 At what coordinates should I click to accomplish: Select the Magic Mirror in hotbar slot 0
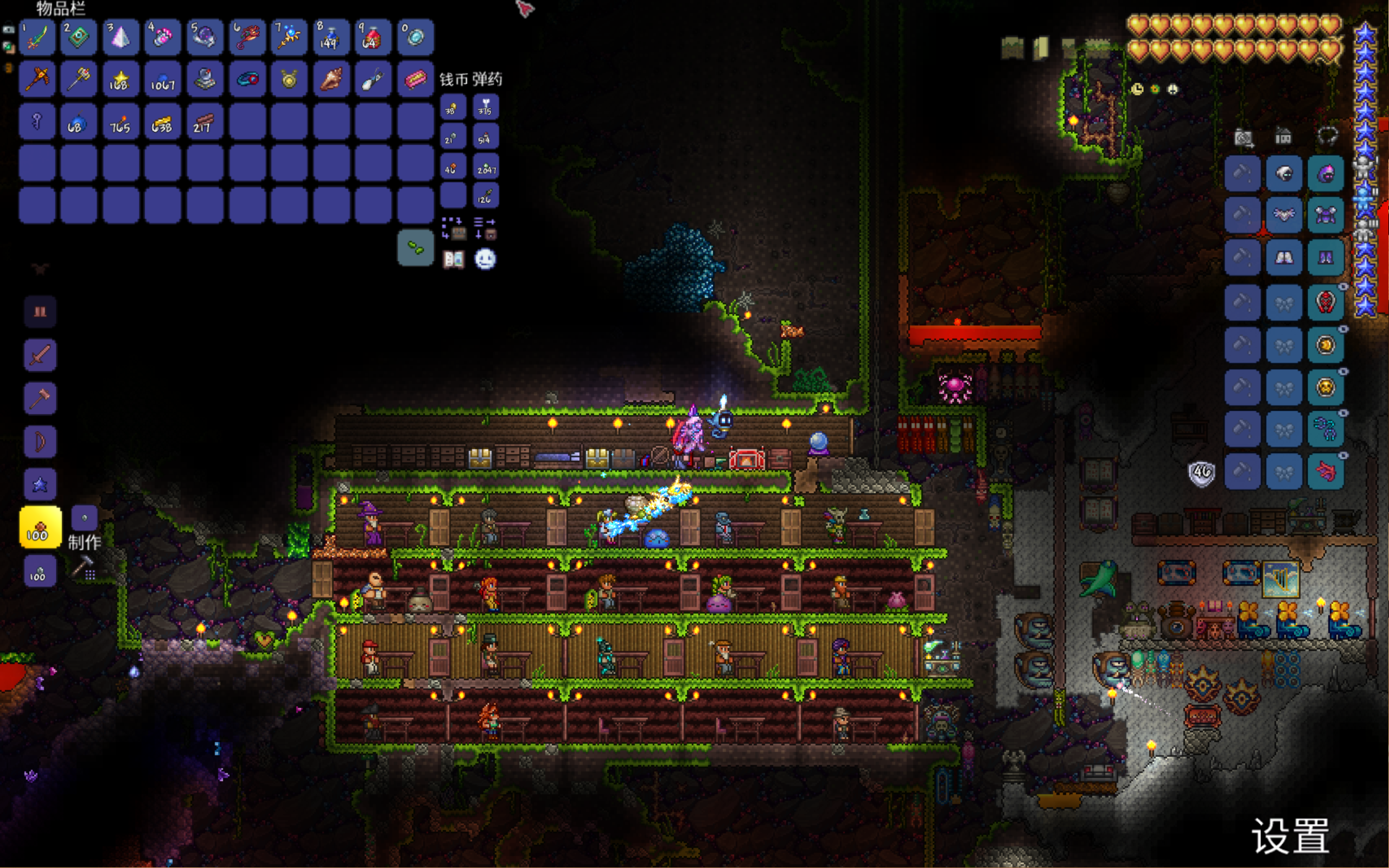tap(415, 38)
